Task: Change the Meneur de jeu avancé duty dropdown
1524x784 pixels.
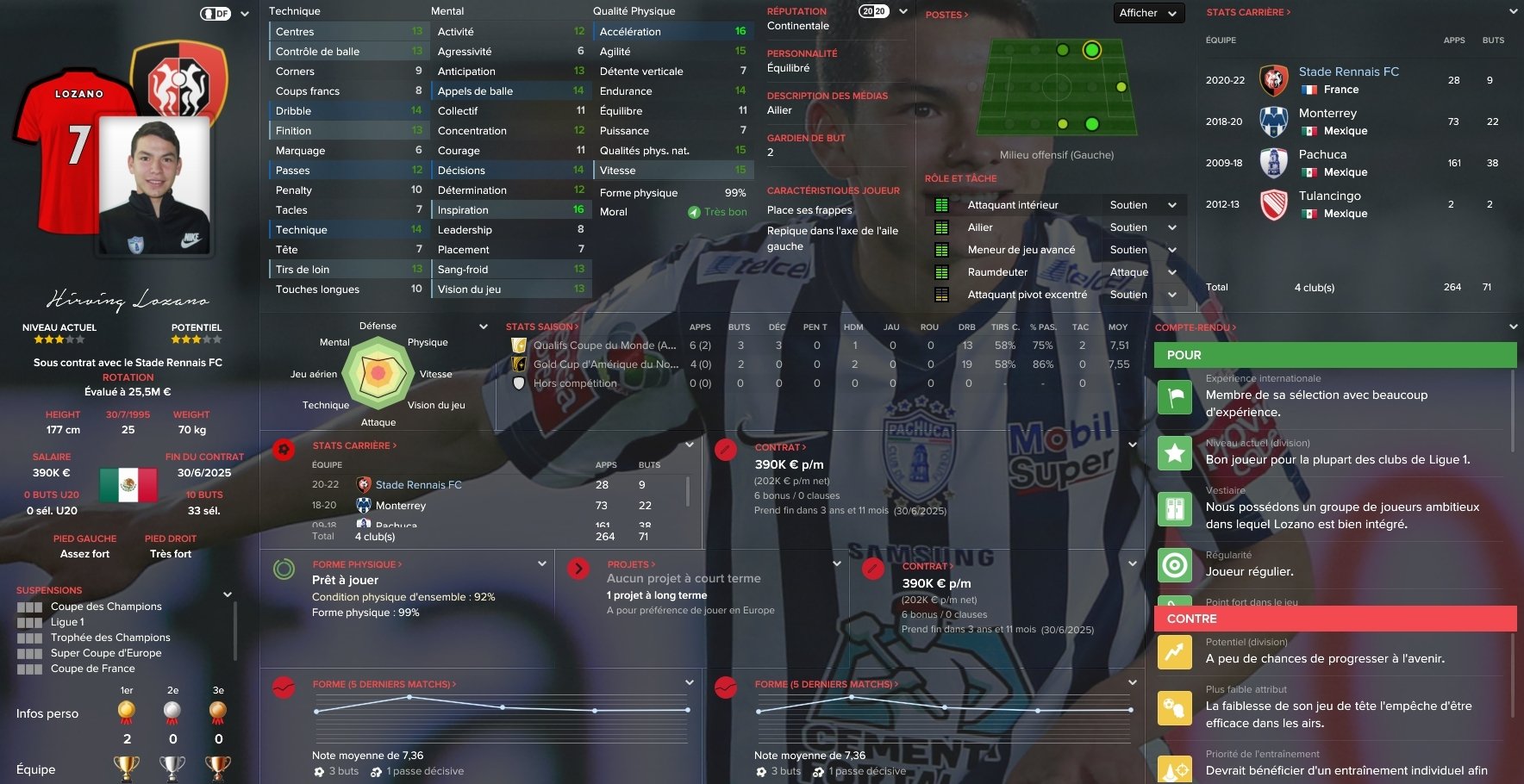Action: coord(1143,250)
